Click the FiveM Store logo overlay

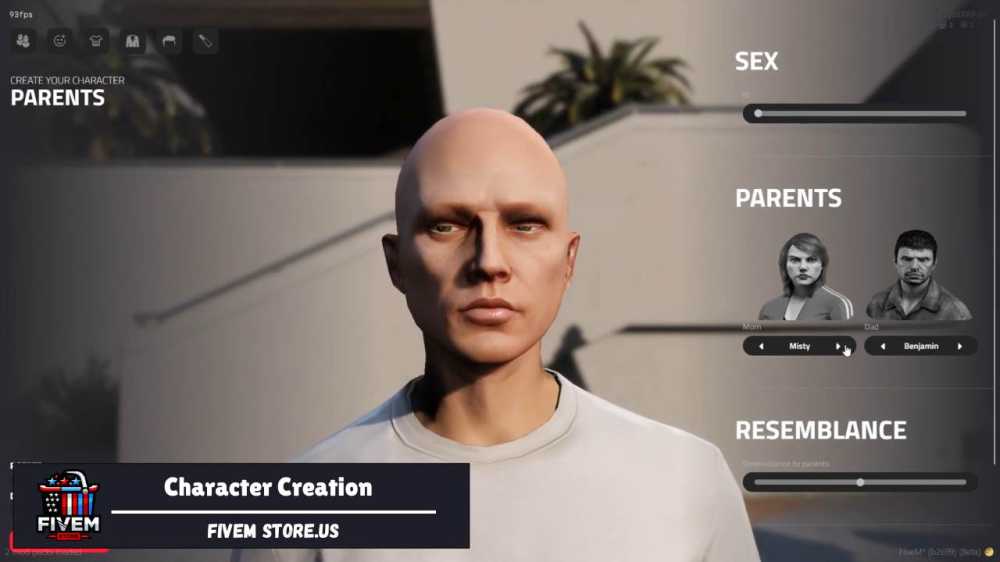pyautogui.click(x=67, y=505)
